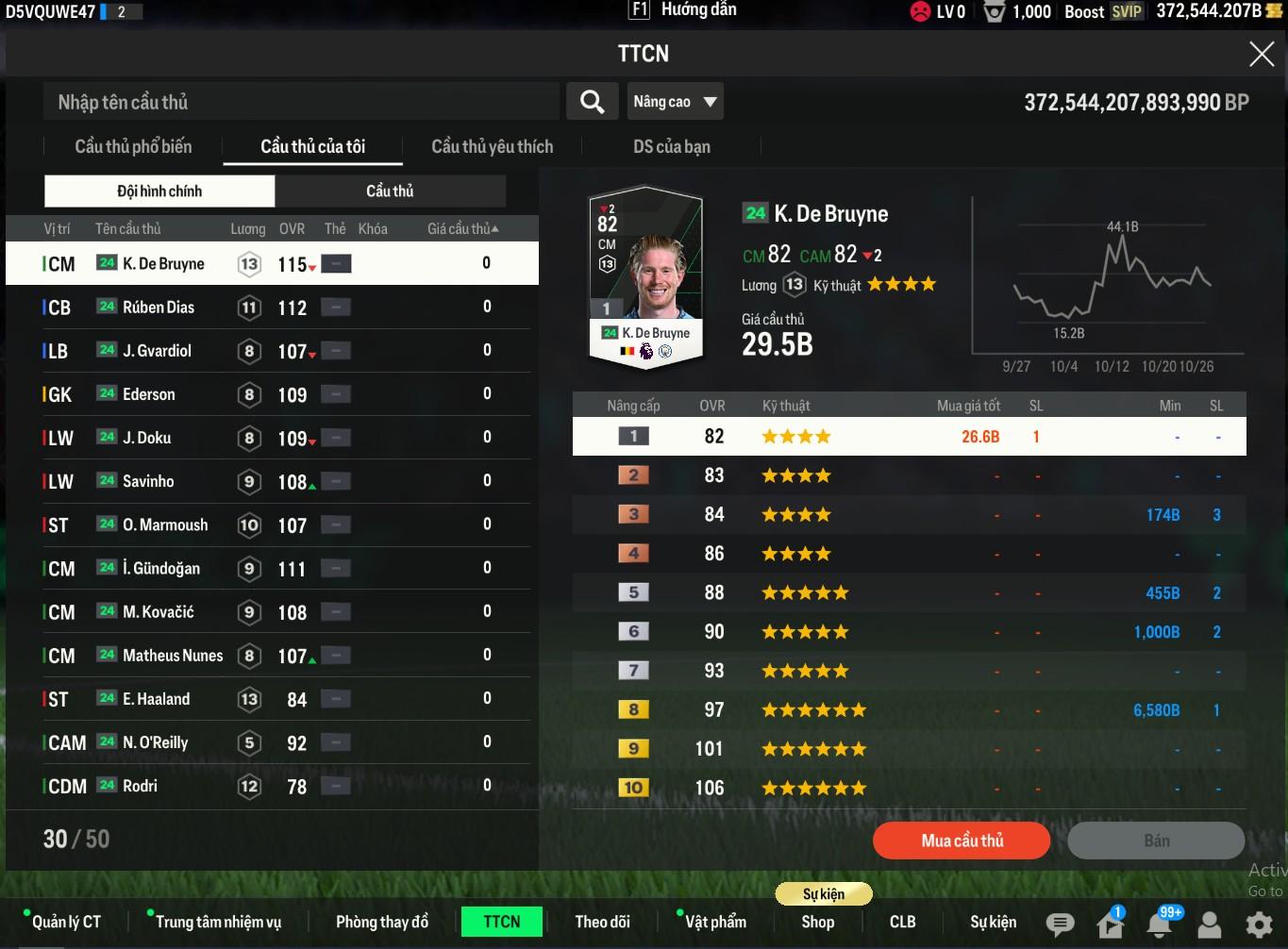Open the settings gear icon
The width and height of the screenshot is (1288, 949).
1259,924
